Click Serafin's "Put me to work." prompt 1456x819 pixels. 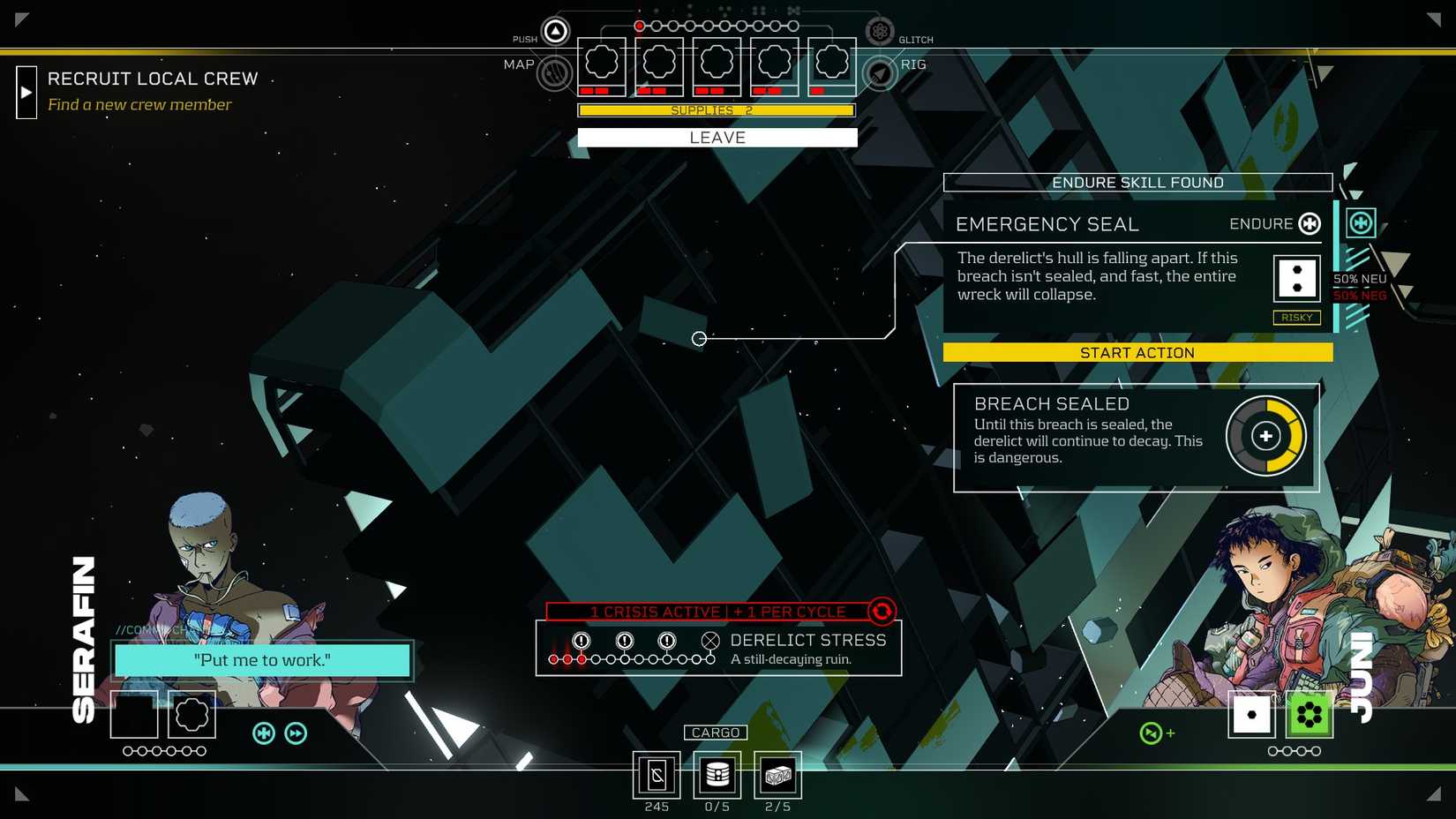262,660
